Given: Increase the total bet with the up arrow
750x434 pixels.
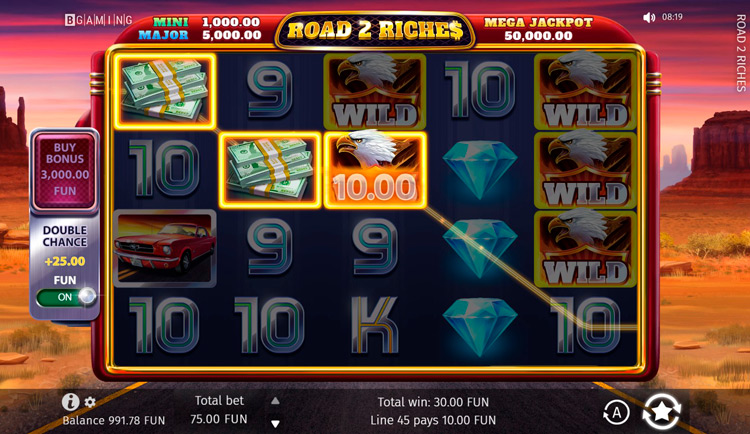Looking at the screenshot, I should point(276,400).
